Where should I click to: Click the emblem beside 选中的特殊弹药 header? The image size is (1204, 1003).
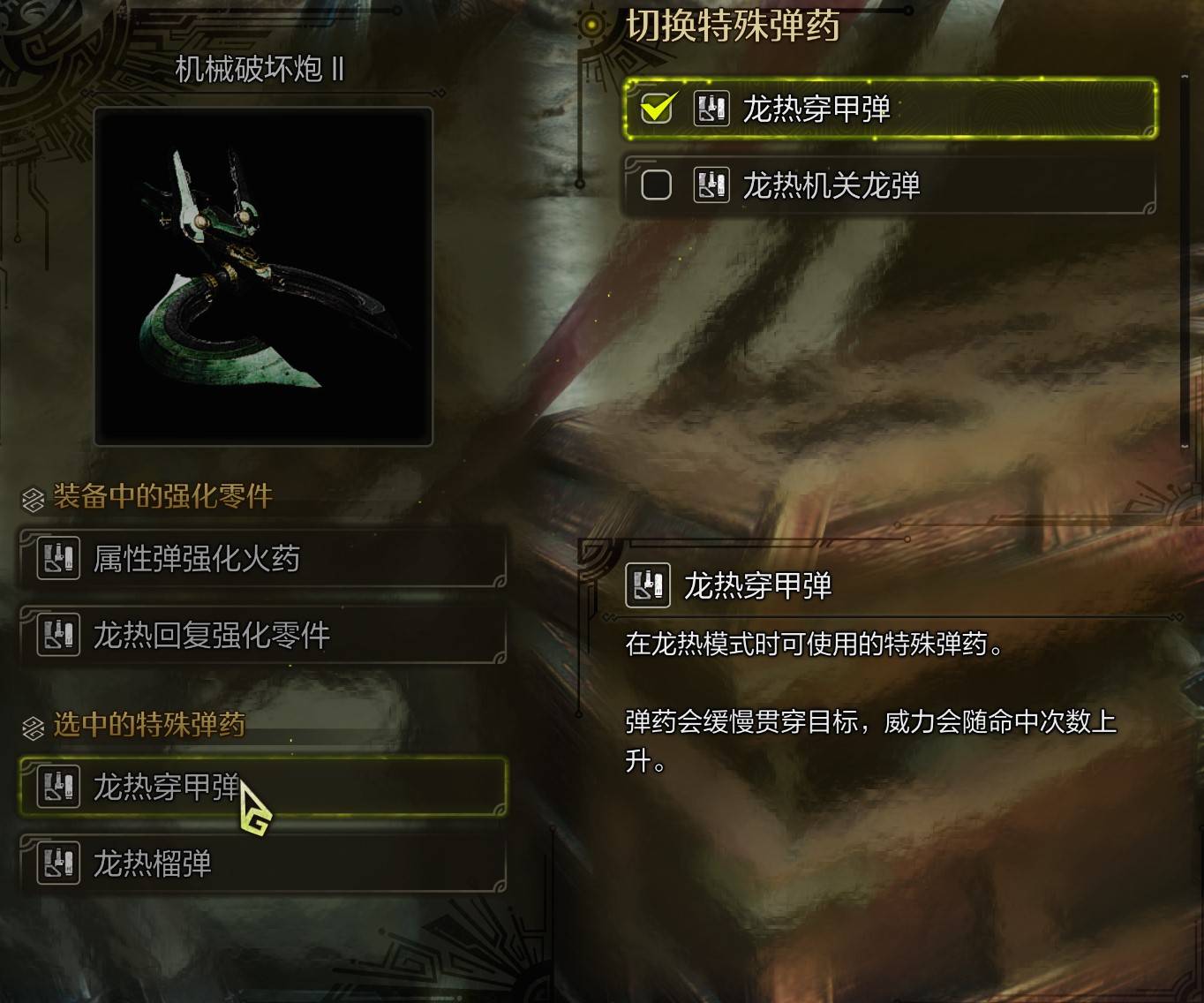[x=32, y=728]
